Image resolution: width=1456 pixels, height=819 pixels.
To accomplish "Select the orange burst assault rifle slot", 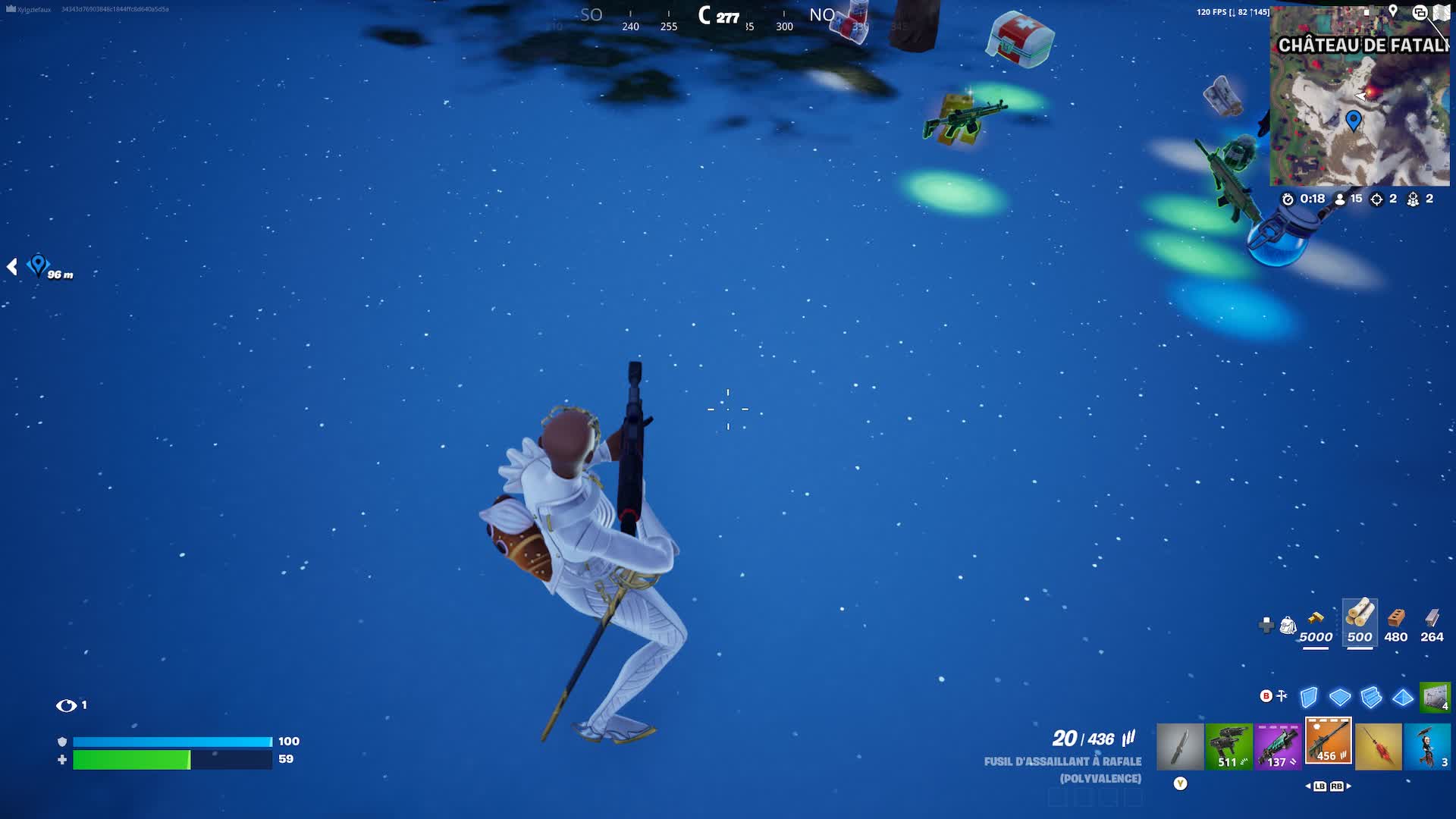I will tap(1328, 741).
